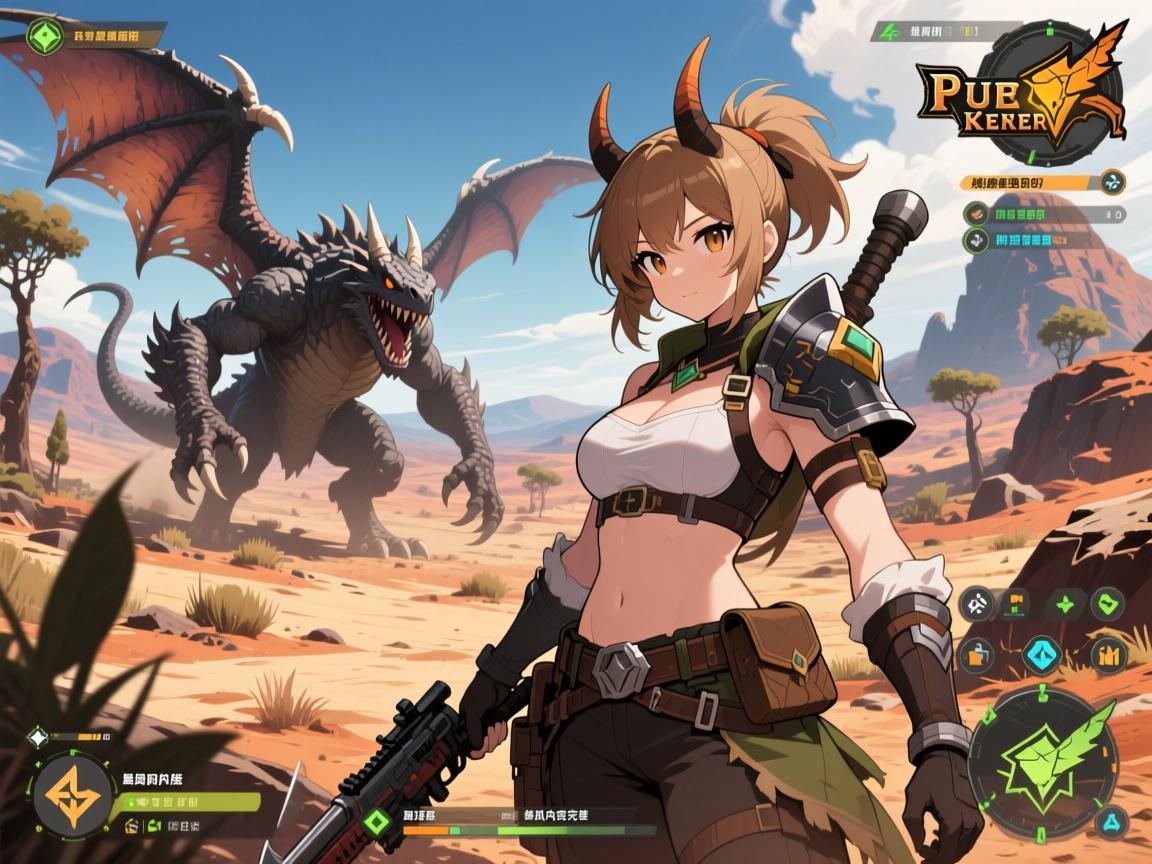The width and height of the screenshot is (1152, 864).
Task: Activate the white crossed-tools icon
Action: pyautogui.click(x=975, y=603)
